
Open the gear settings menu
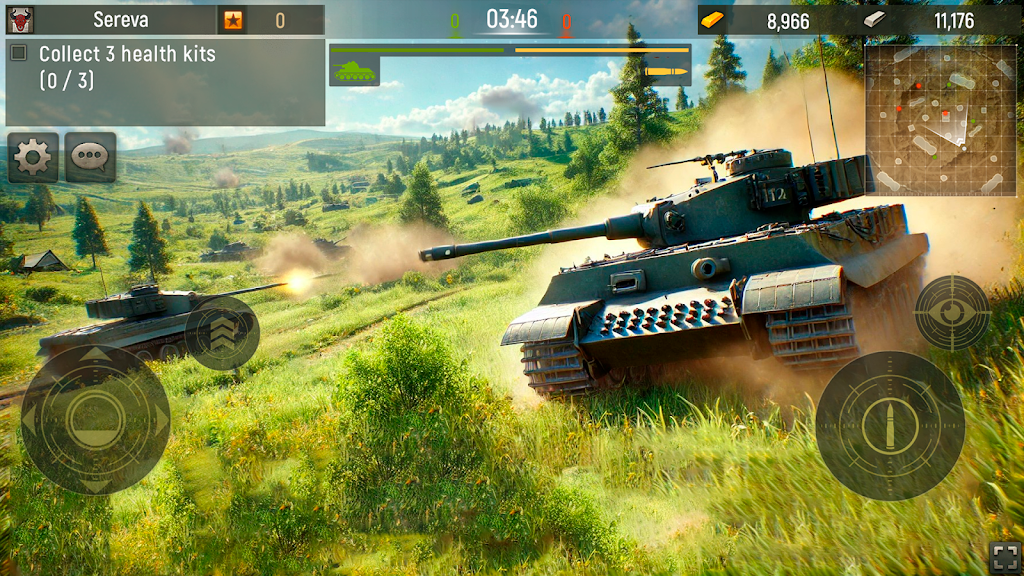coord(33,157)
